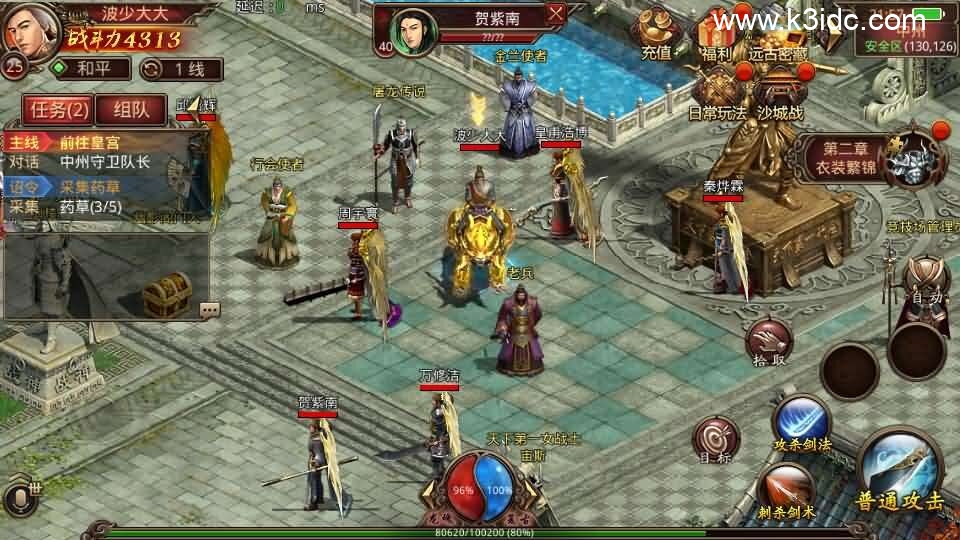
Task: Use the 攻杀剑法 sword skill
Action: [x=800, y=423]
